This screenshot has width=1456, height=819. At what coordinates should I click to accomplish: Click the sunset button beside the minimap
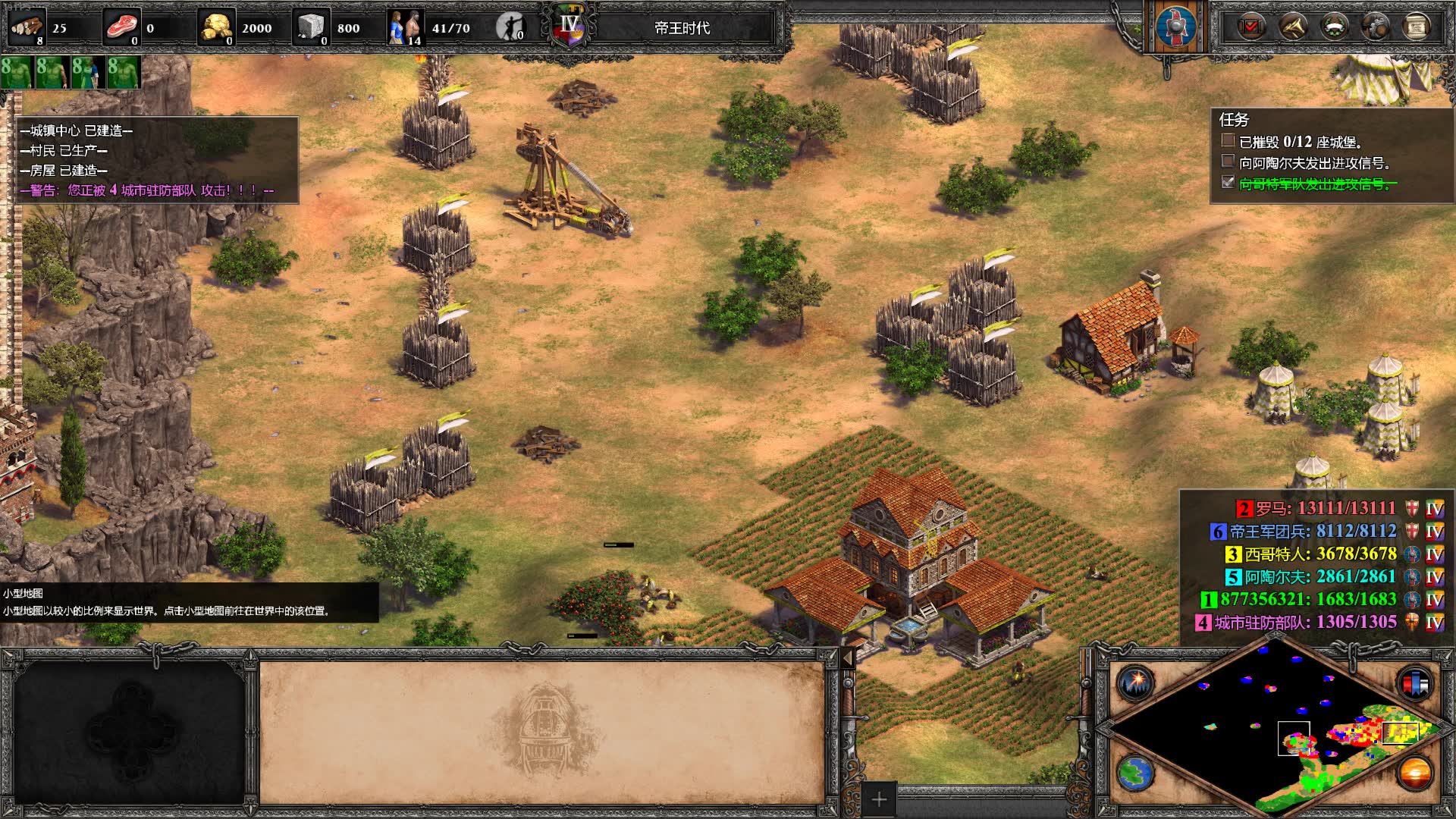click(1414, 773)
